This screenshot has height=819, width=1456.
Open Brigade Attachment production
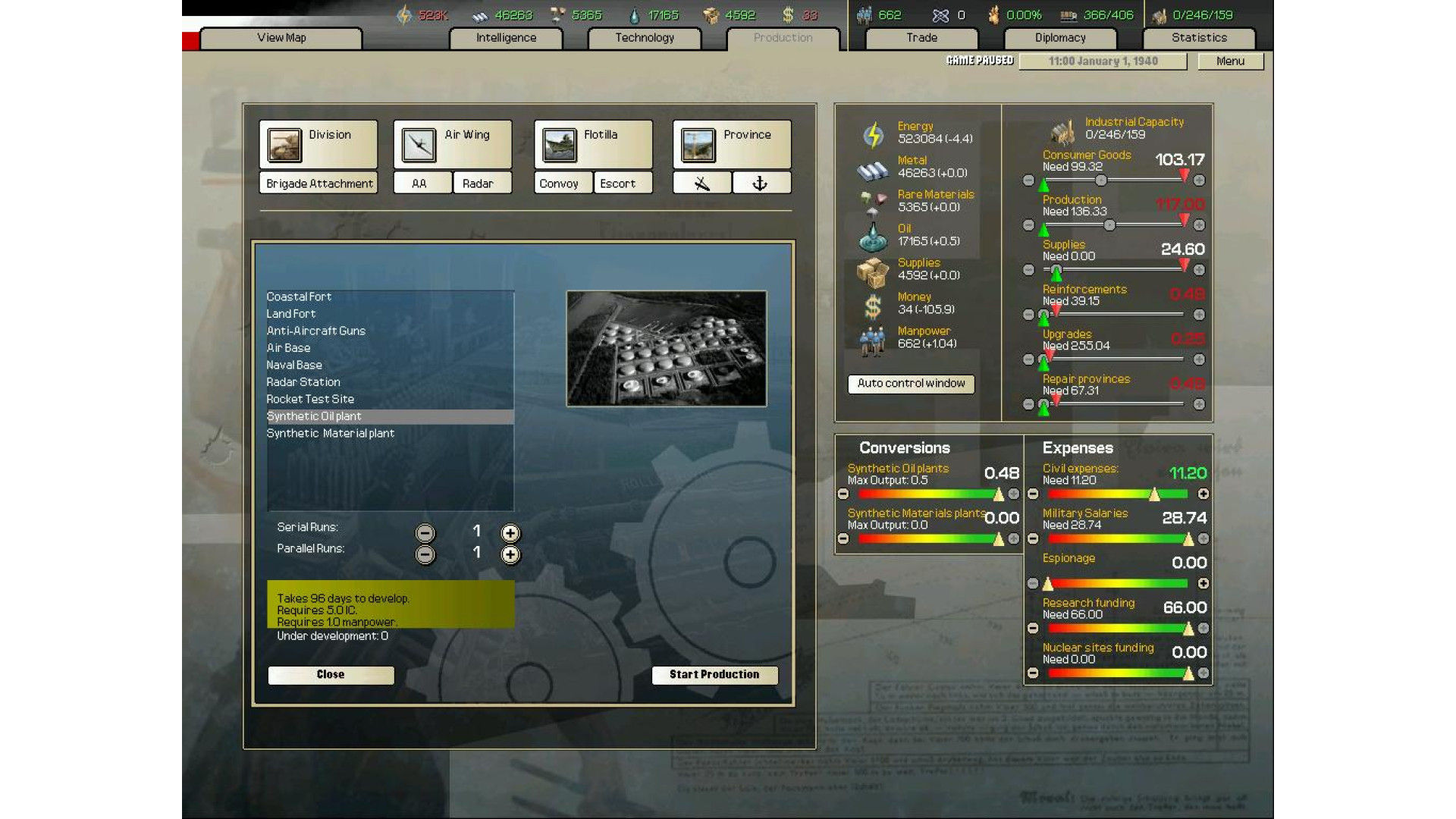click(318, 184)
